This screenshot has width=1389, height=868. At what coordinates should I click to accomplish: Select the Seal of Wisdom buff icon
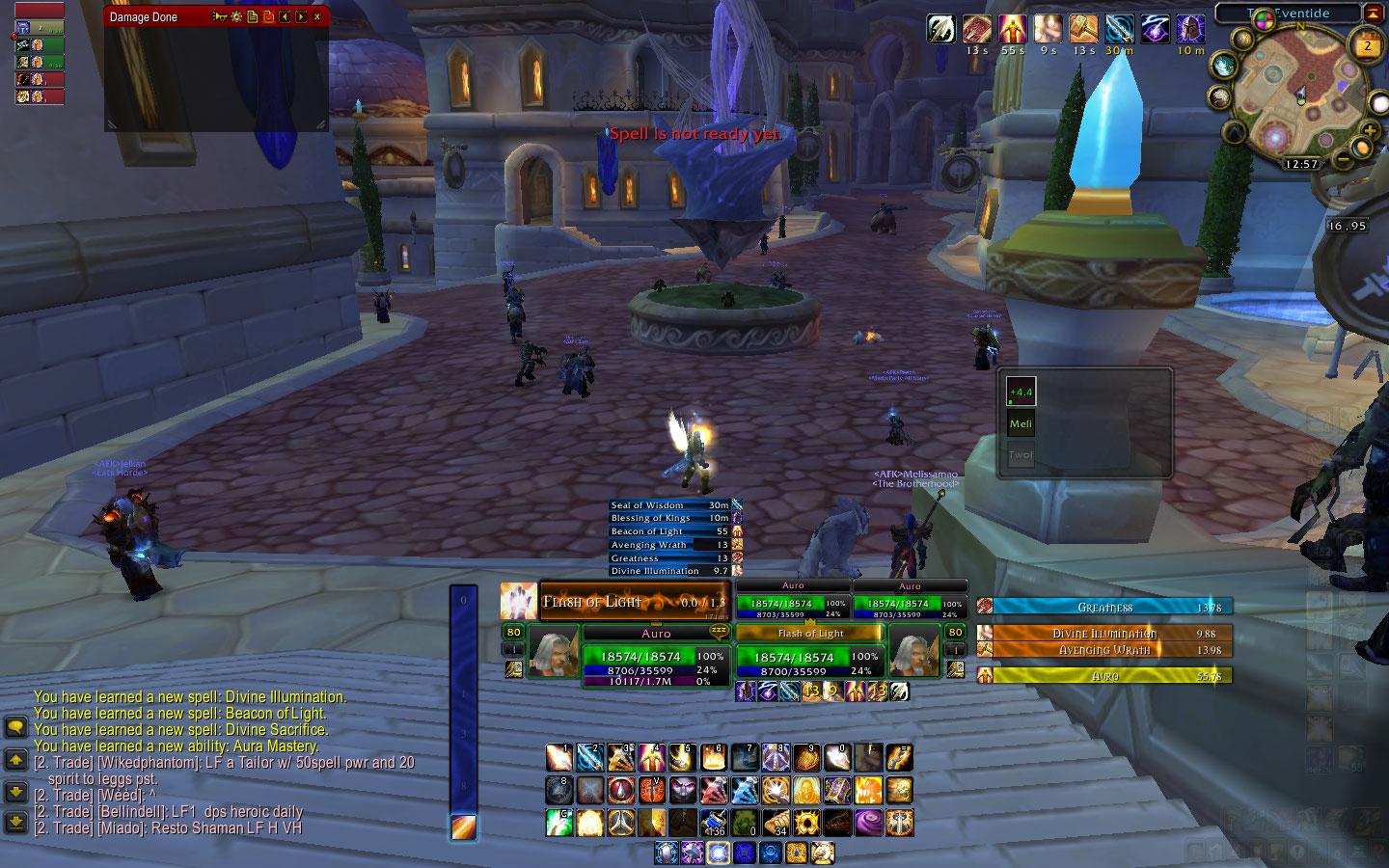pyautogui.click(x=1120, y=29)
